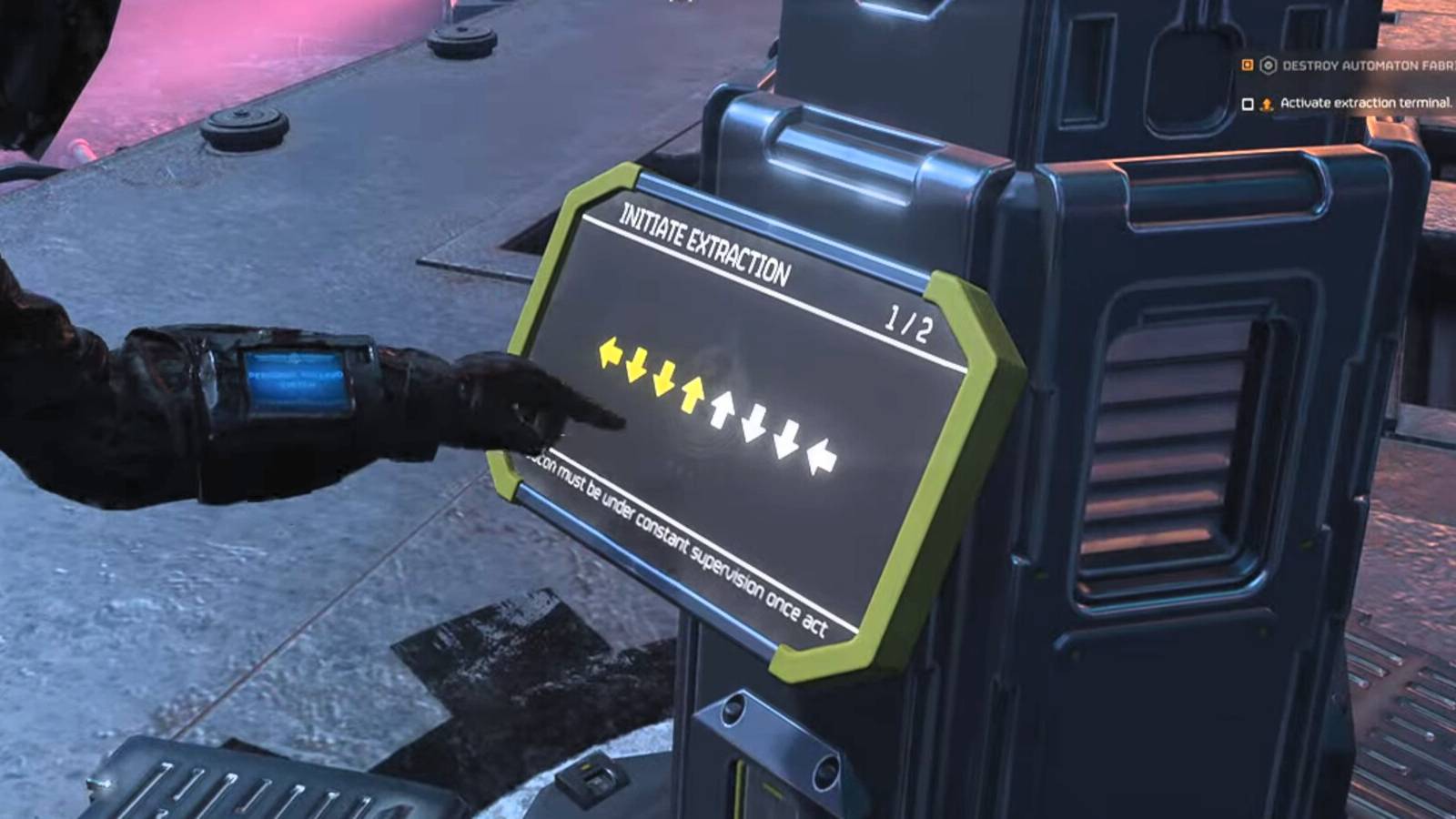Click the hexagonal objective icon for Destroy Automaton
The height and width of the screenshot is (819, 1456).
(1269, 66)
